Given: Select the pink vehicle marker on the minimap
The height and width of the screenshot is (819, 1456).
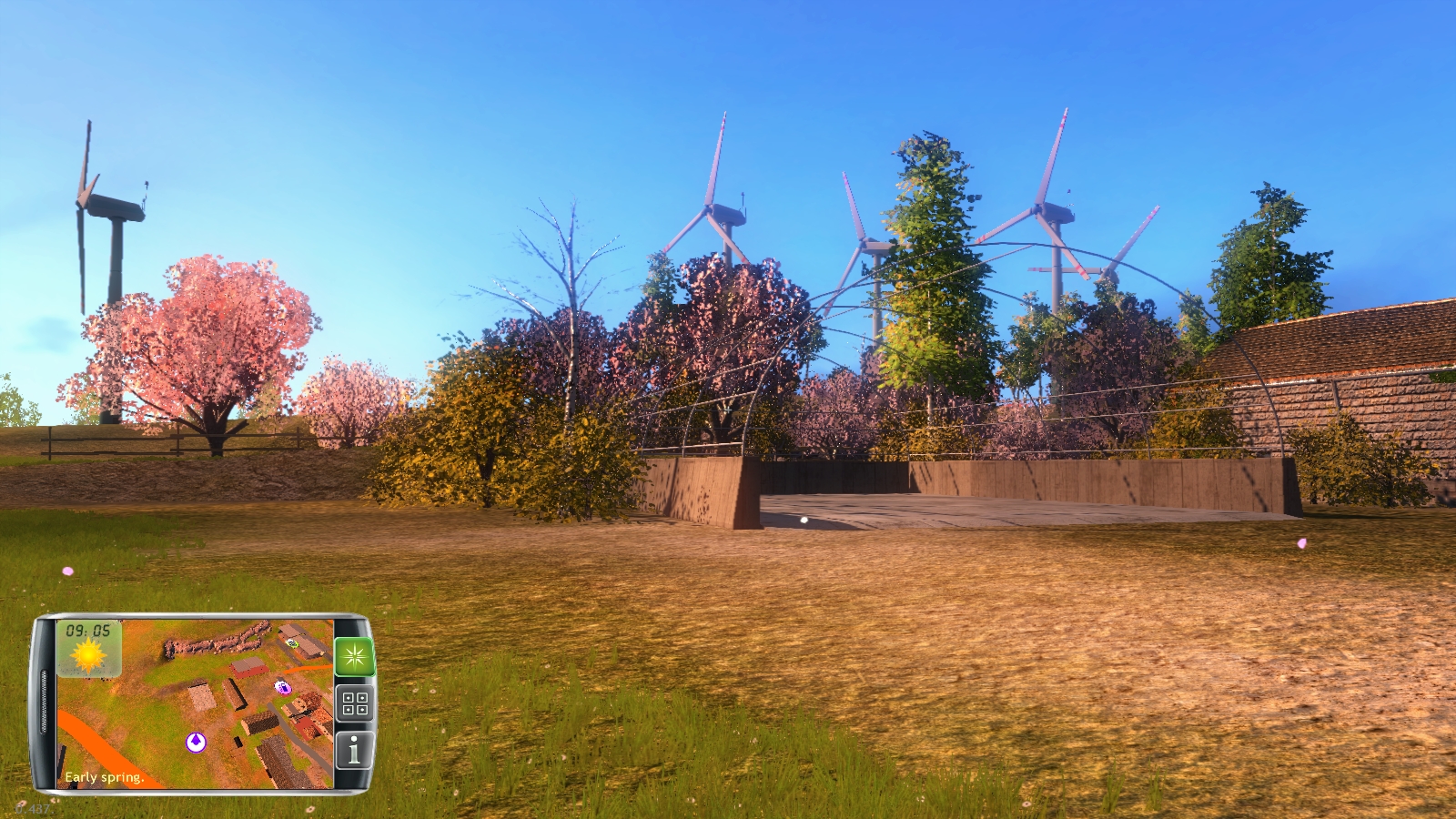Looking at the screenshot, I should pos(283,688).
